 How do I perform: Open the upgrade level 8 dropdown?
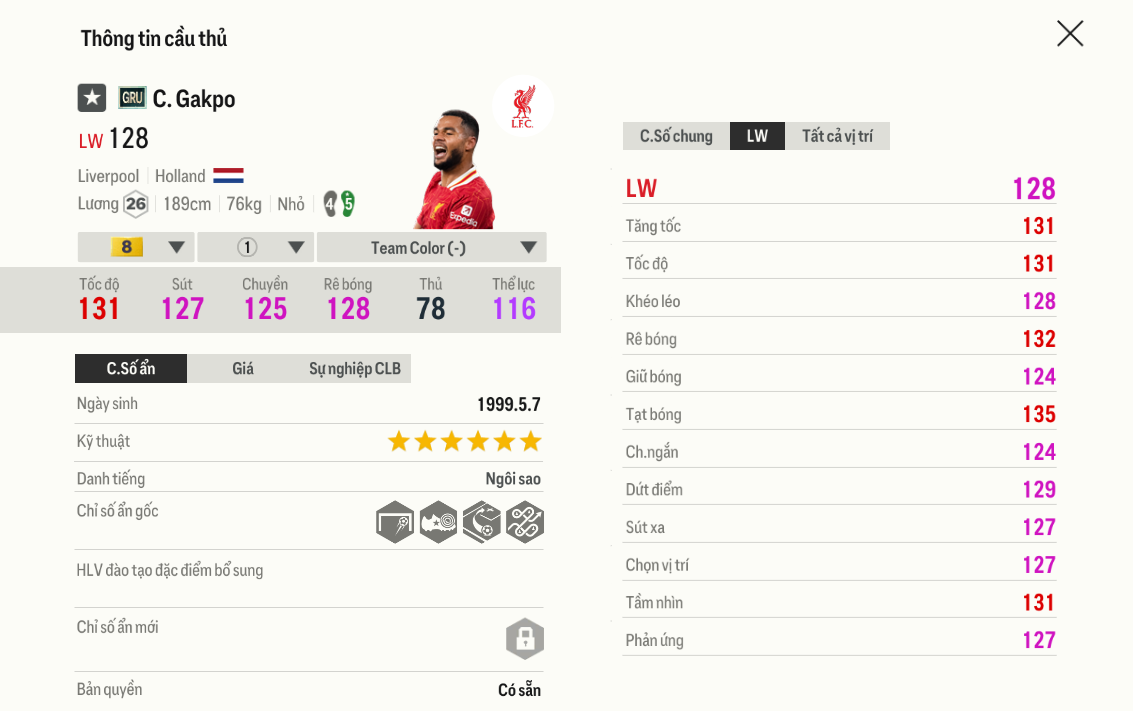tap(136, 247)
